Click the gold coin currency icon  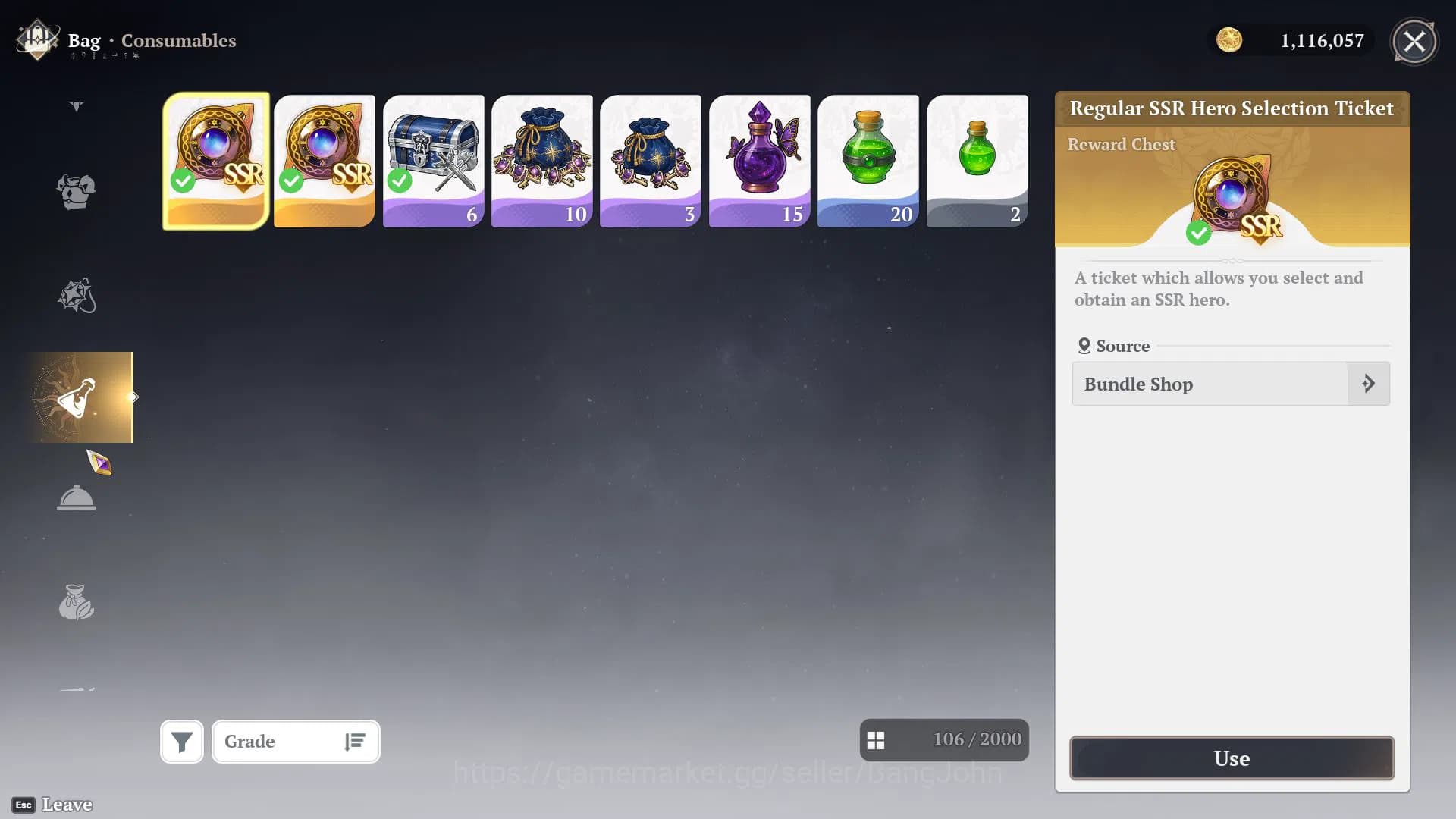(1230, 41)
